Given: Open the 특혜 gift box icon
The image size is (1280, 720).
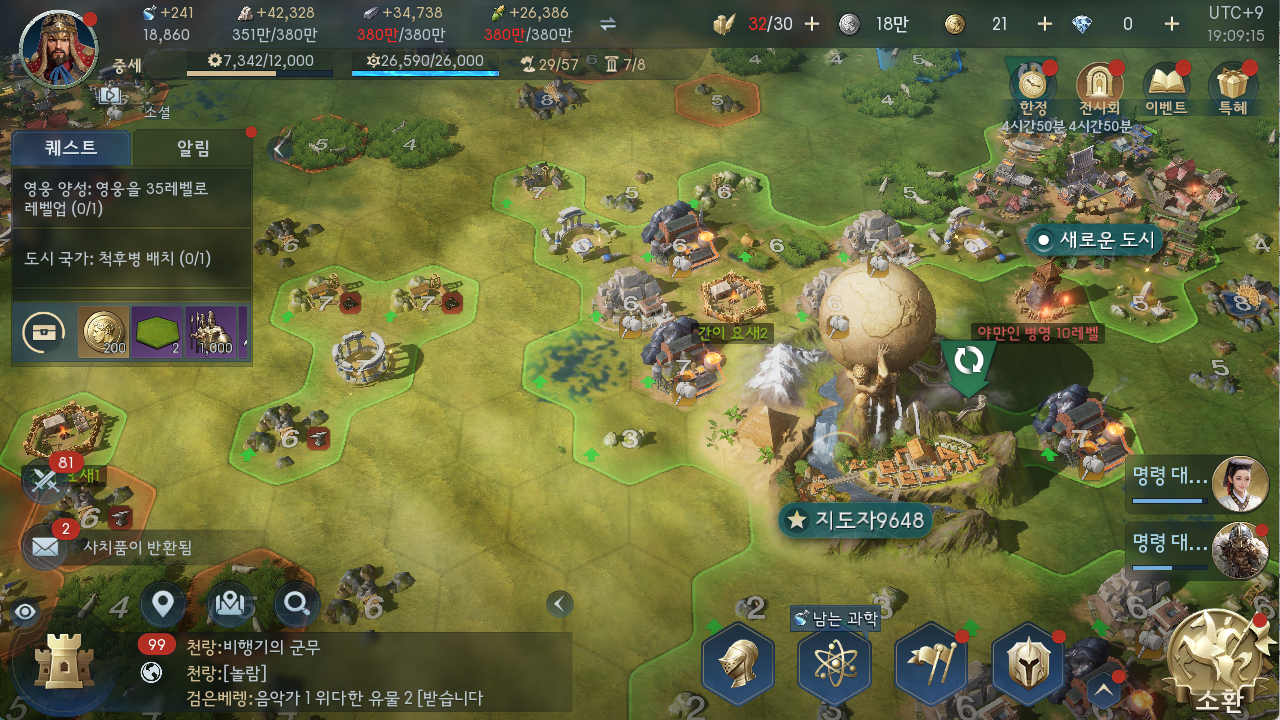Looking at the screenshot, I should coord(1232,87).
